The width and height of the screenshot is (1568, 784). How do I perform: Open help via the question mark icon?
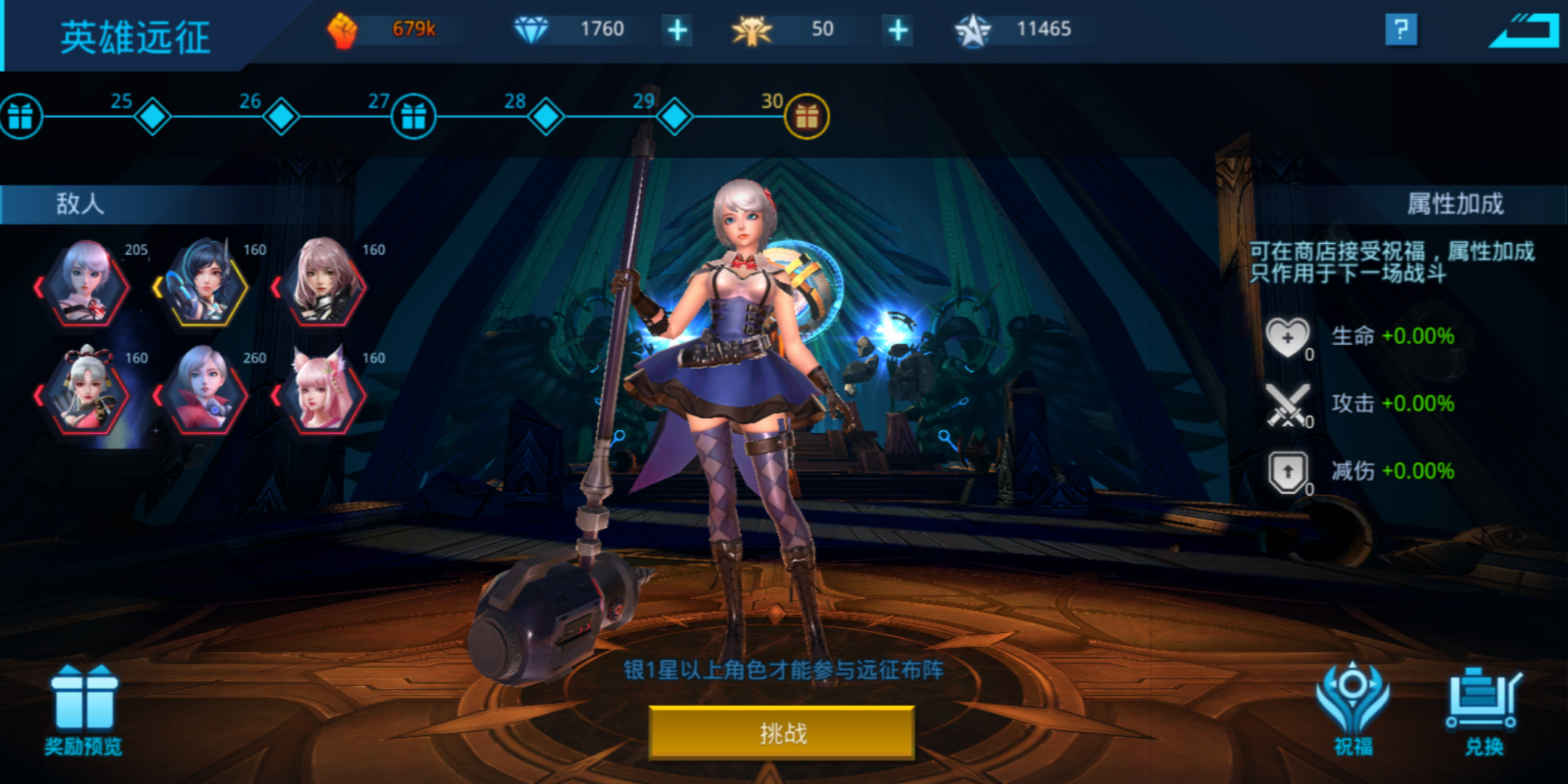[x=1402, y=30]
